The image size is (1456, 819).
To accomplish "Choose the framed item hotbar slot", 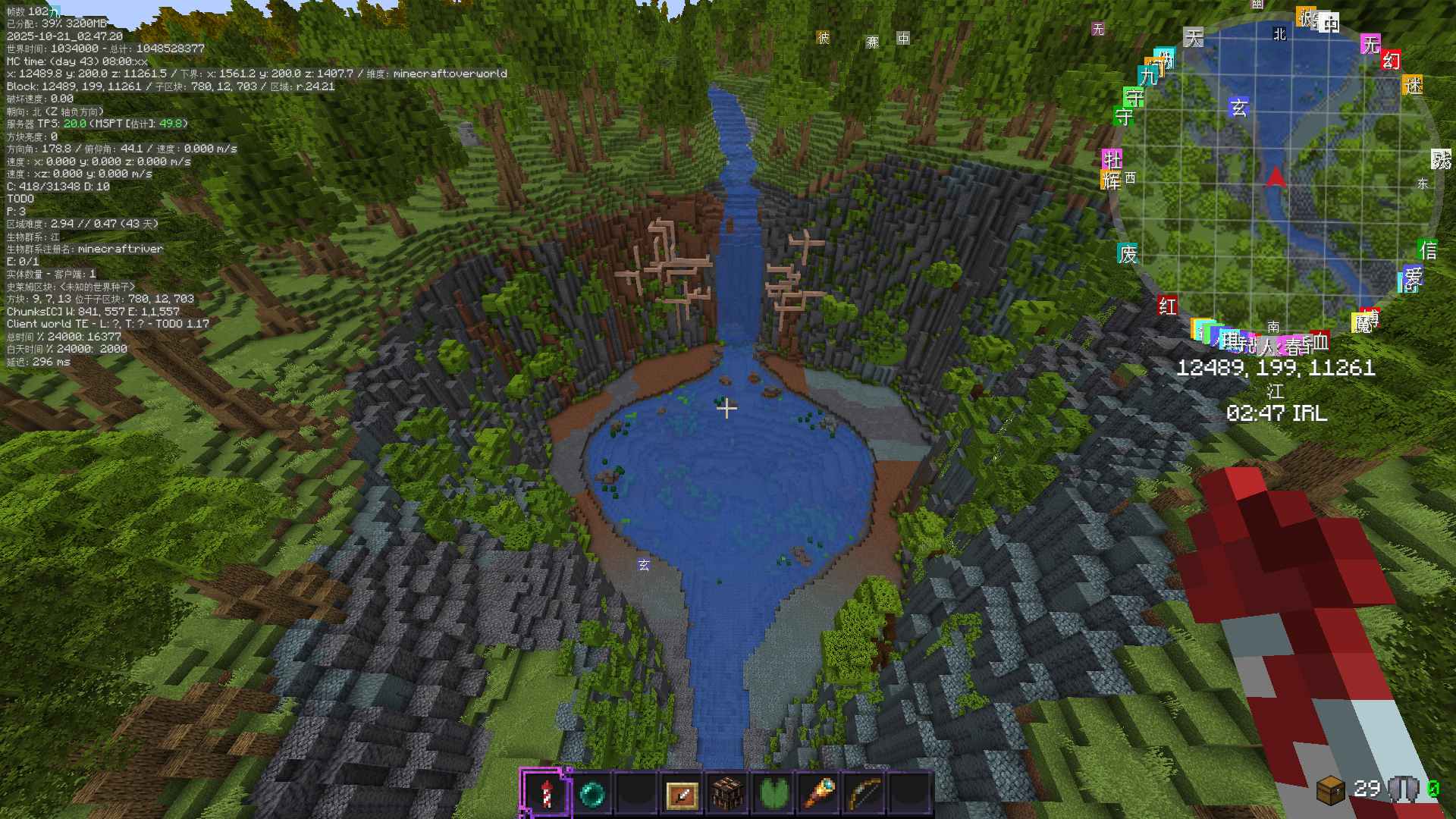I will click(682, 793).
